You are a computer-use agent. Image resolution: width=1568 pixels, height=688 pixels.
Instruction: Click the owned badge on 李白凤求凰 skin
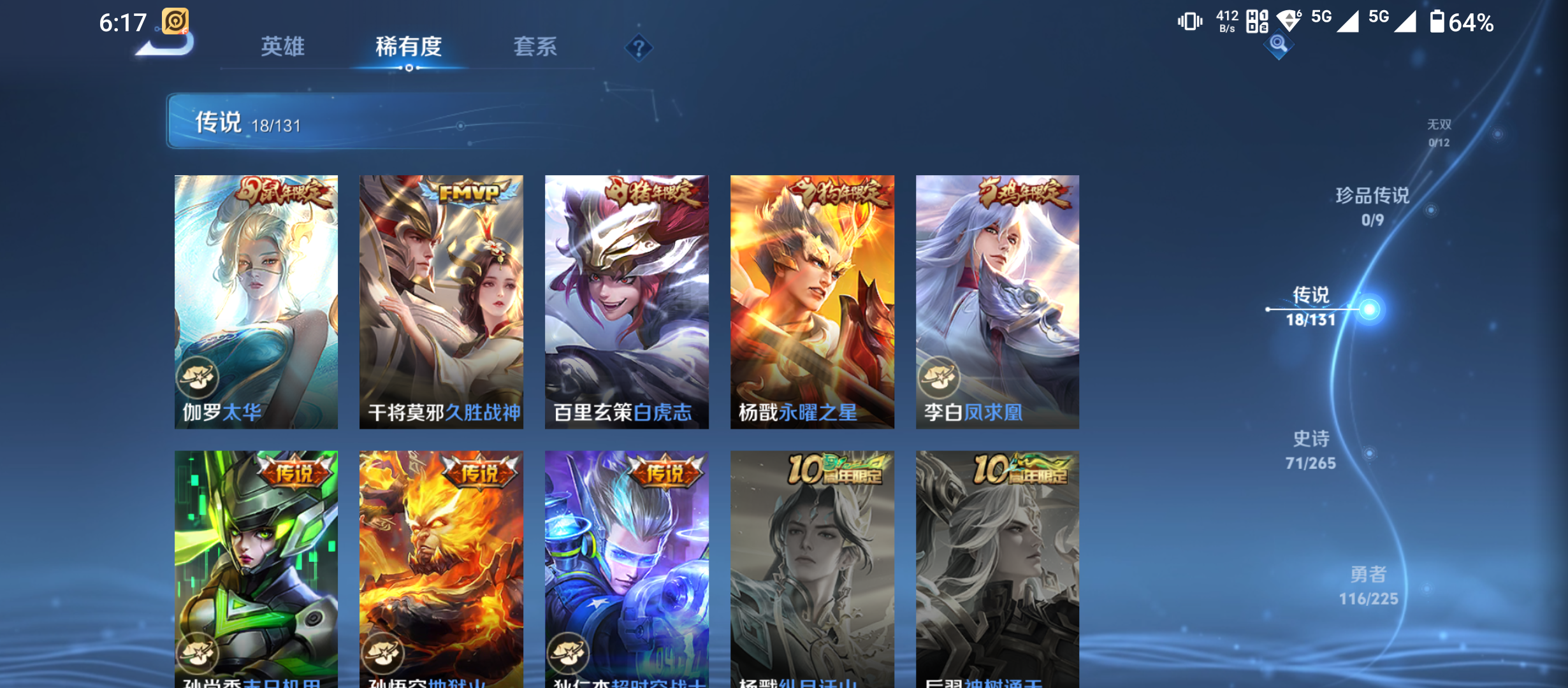[x=938, y=378]
